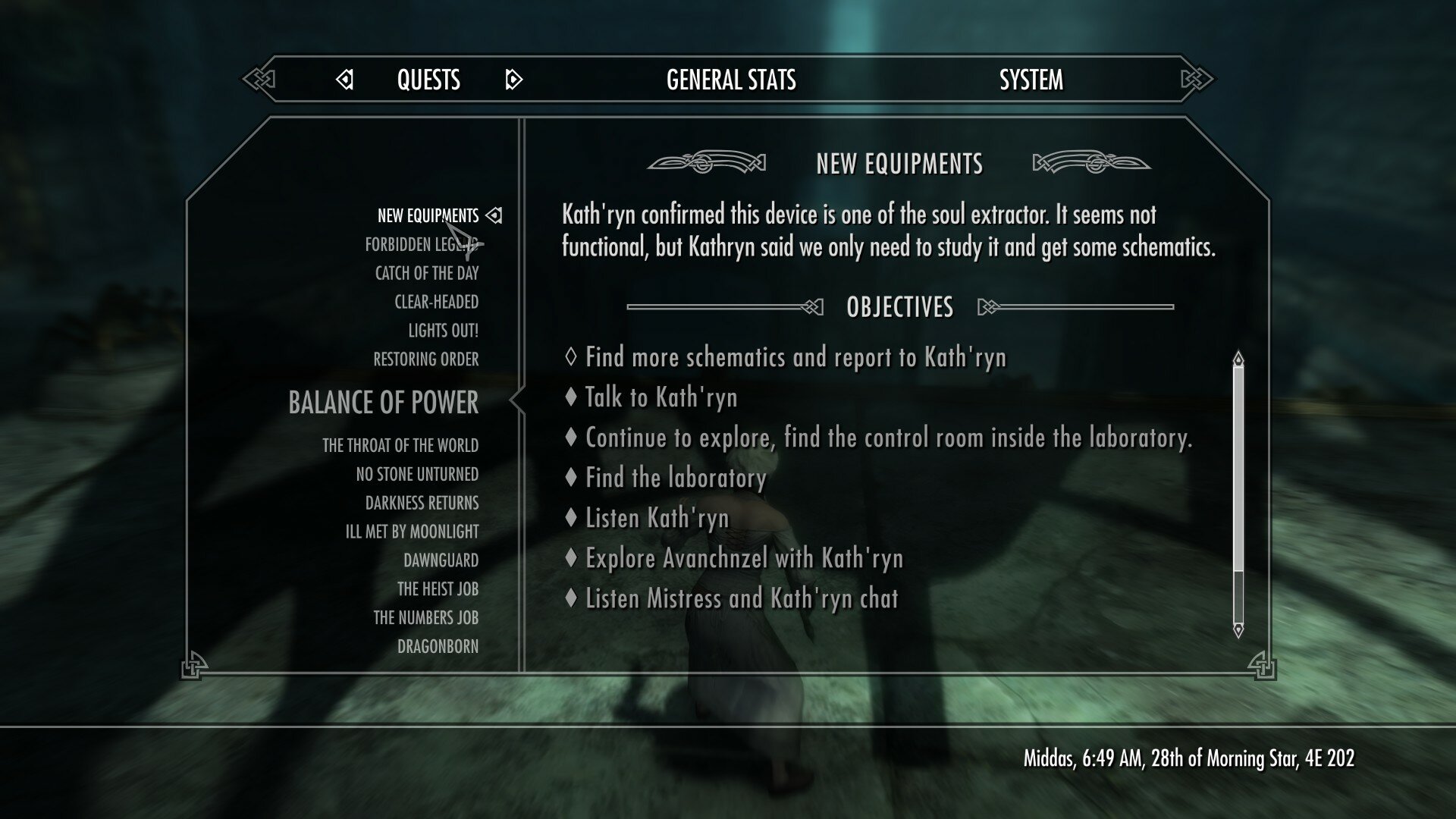Screen dimensions: 1456x819
Task: Open the SYSTEM menu
Action: coord(1032,79)
